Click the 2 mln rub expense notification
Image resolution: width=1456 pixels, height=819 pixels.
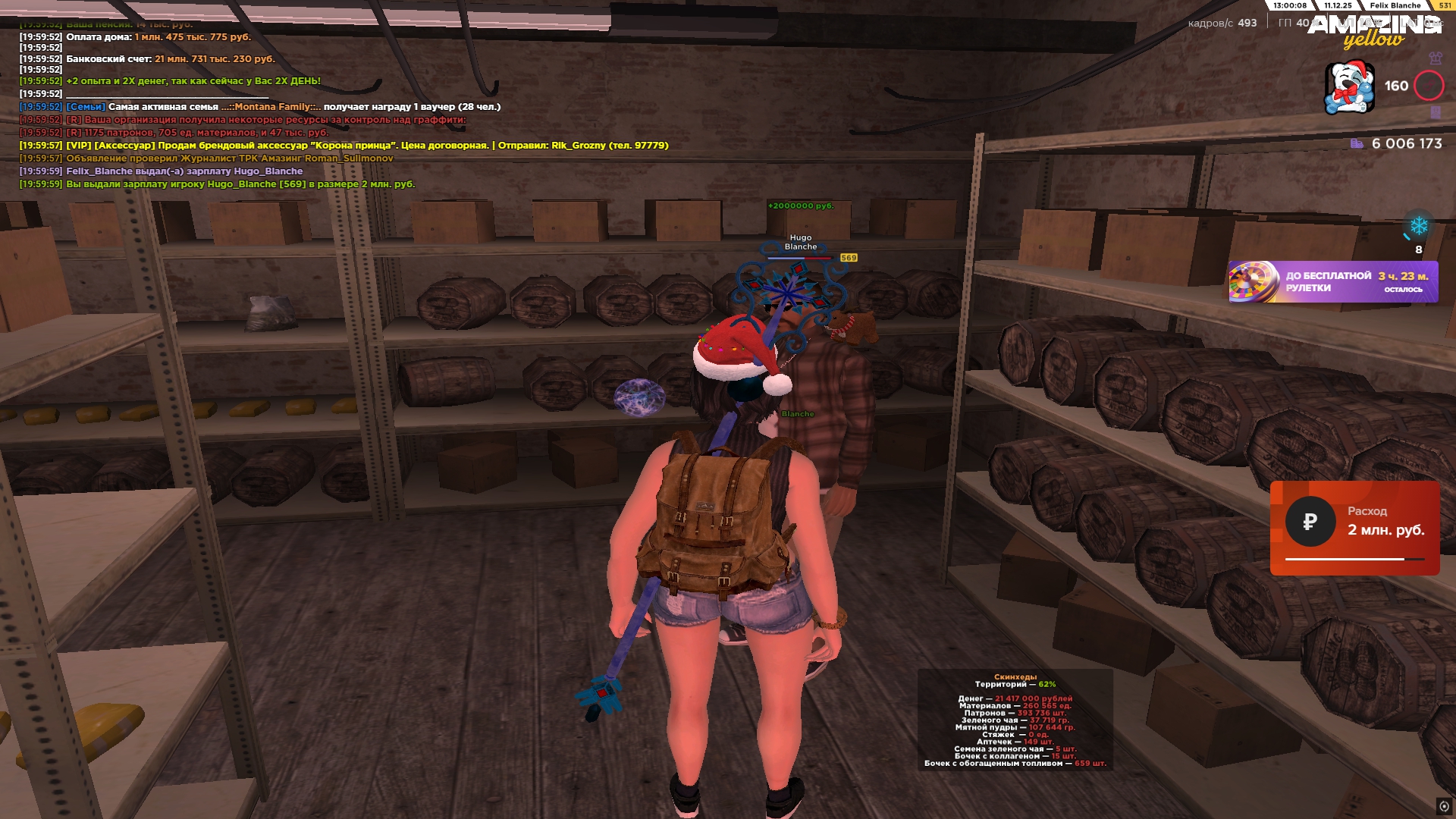1354,528
